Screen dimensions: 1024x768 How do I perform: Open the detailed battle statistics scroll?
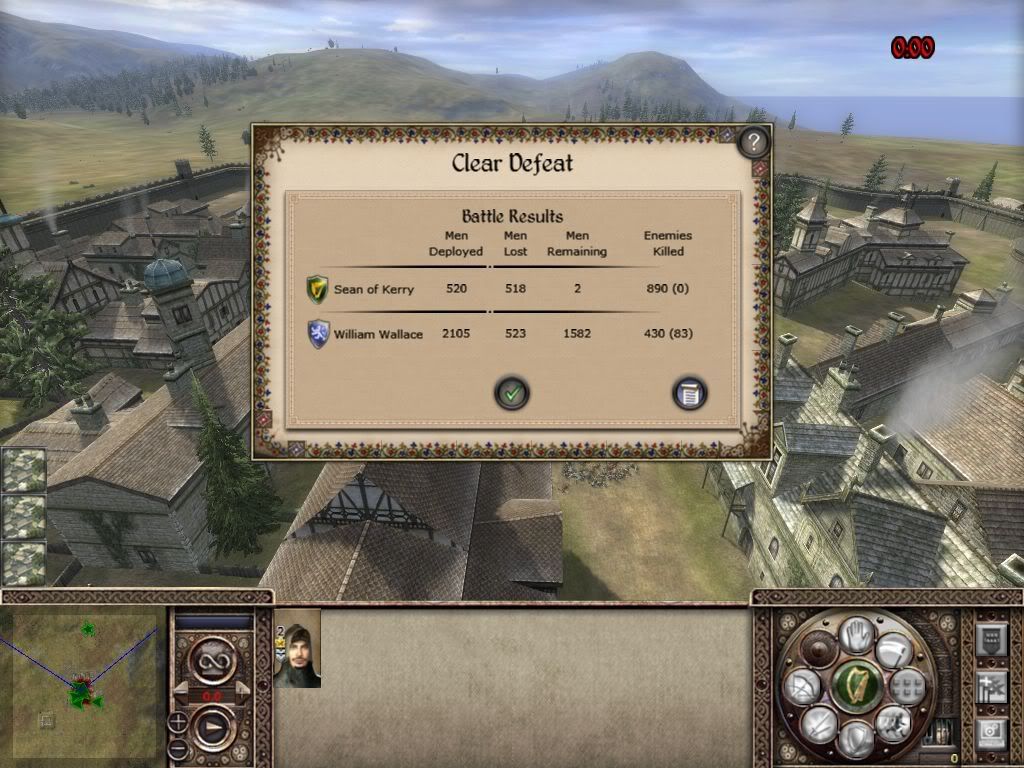pos(689,393)
